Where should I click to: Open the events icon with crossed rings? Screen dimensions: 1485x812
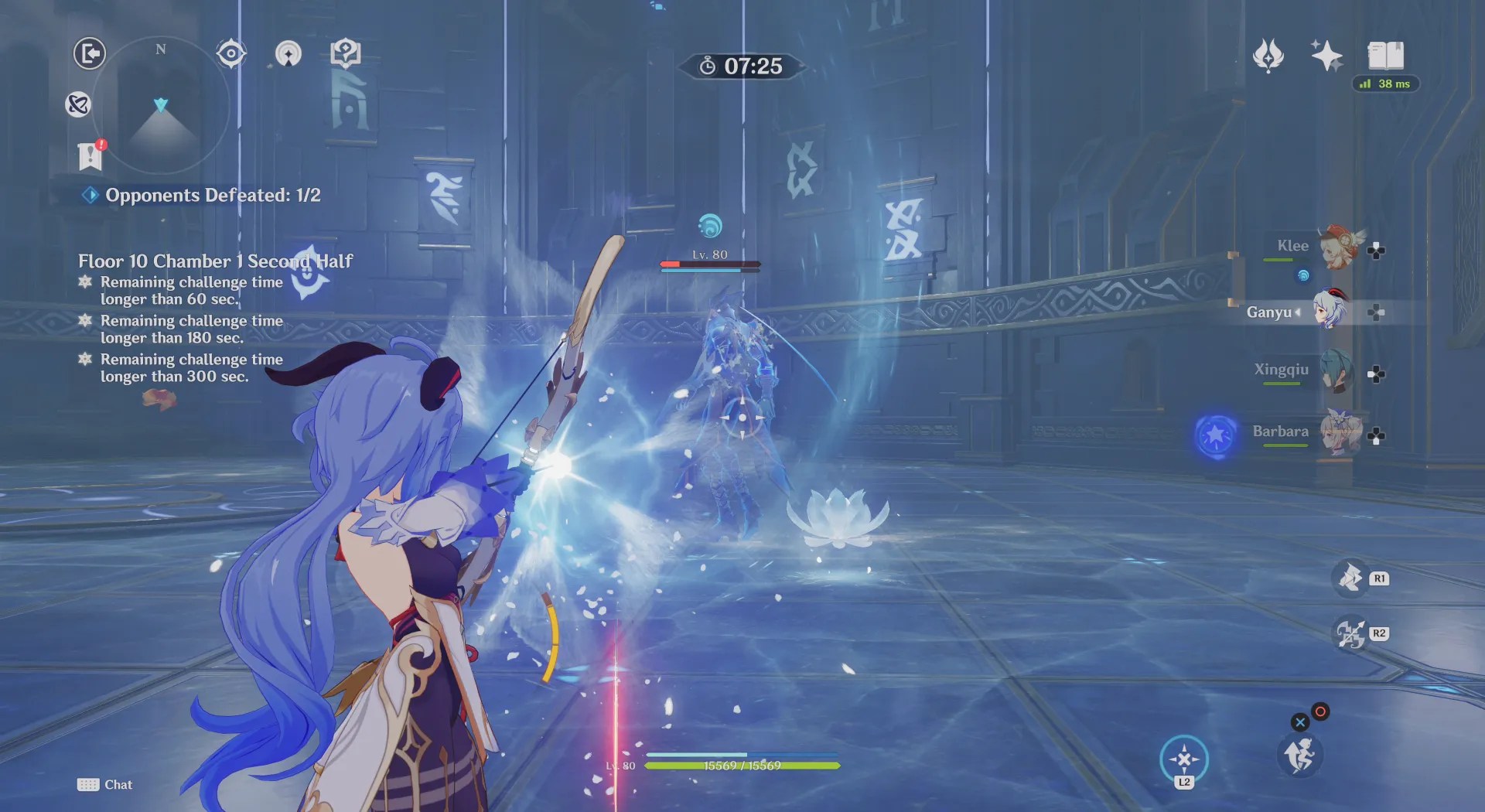tap(77, 106)
